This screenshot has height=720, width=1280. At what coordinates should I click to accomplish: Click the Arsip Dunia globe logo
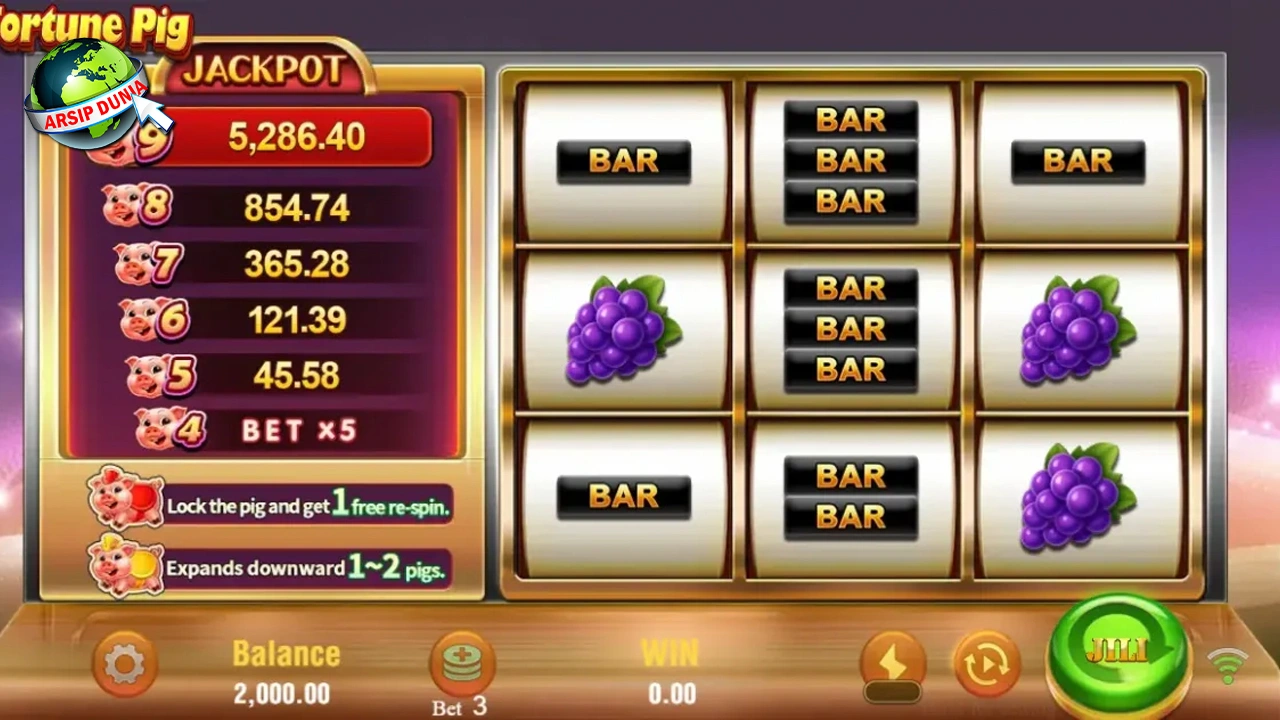[88, 93]
